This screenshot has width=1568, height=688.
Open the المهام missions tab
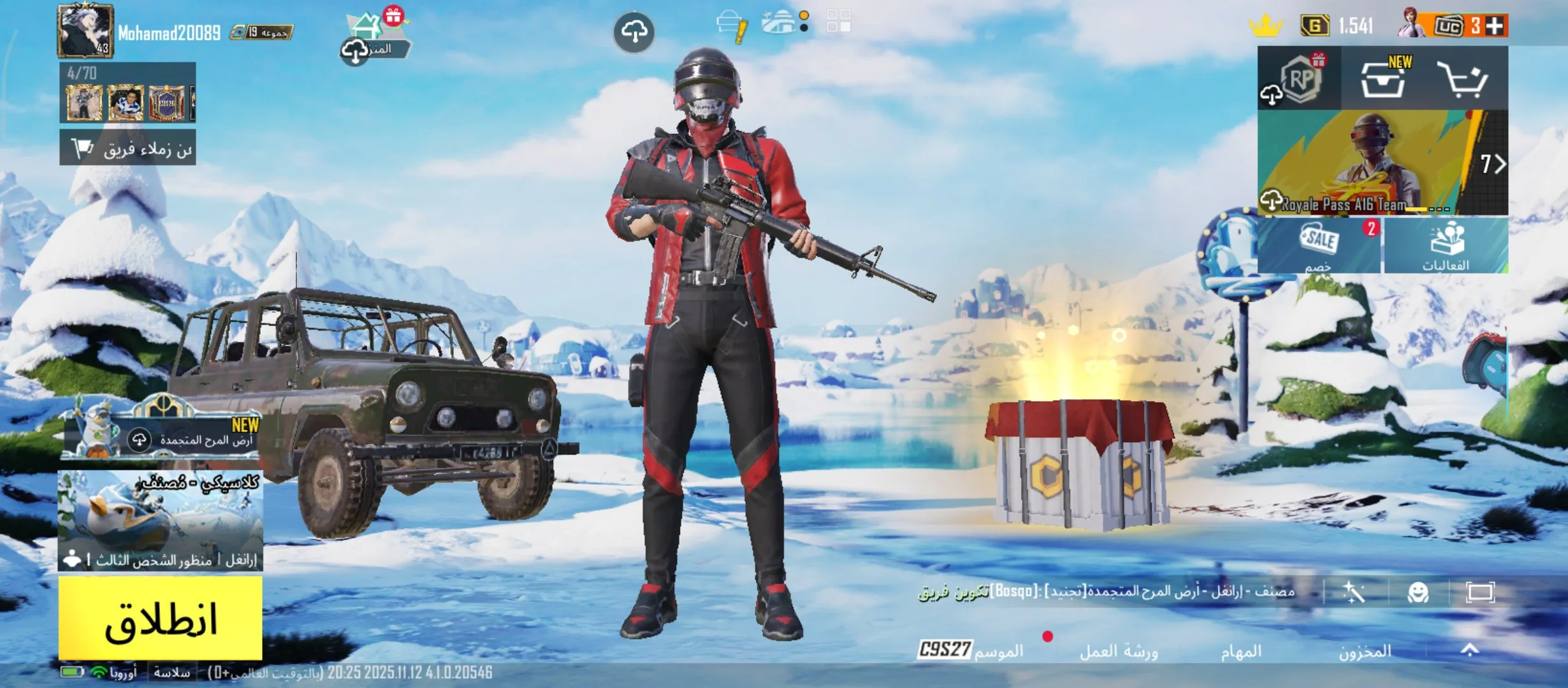pos(1241,651)
